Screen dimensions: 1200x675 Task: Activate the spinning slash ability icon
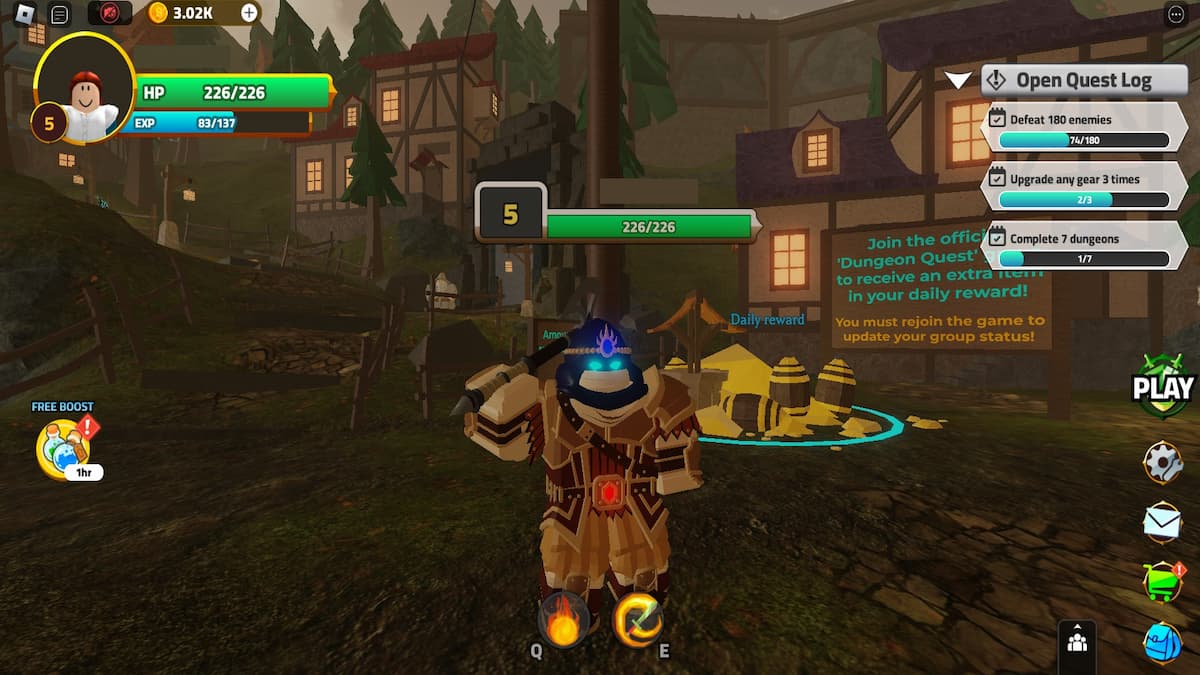point(637,619)
